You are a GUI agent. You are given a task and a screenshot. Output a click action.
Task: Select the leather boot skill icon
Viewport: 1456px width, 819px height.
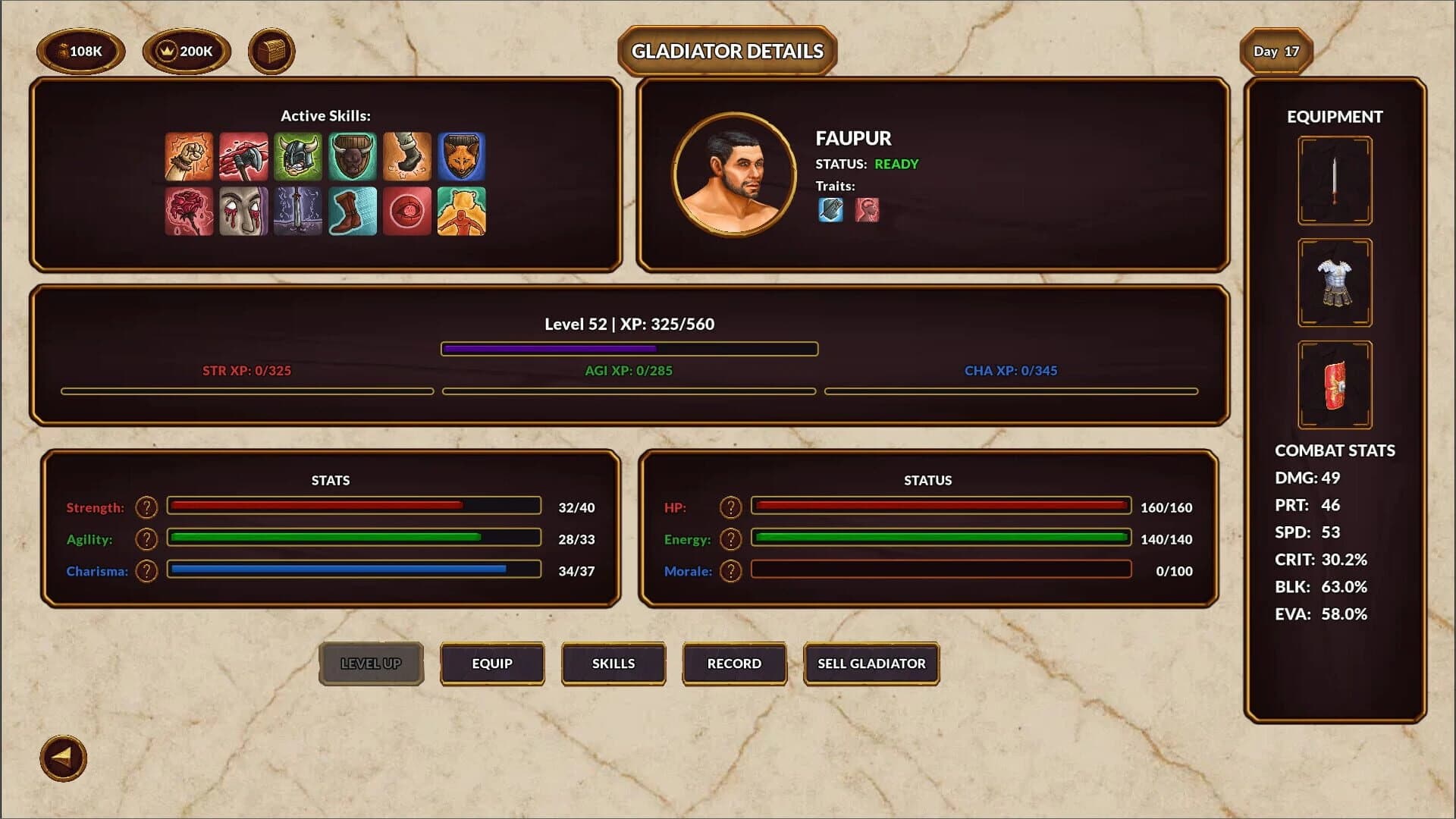coord(353,211)
